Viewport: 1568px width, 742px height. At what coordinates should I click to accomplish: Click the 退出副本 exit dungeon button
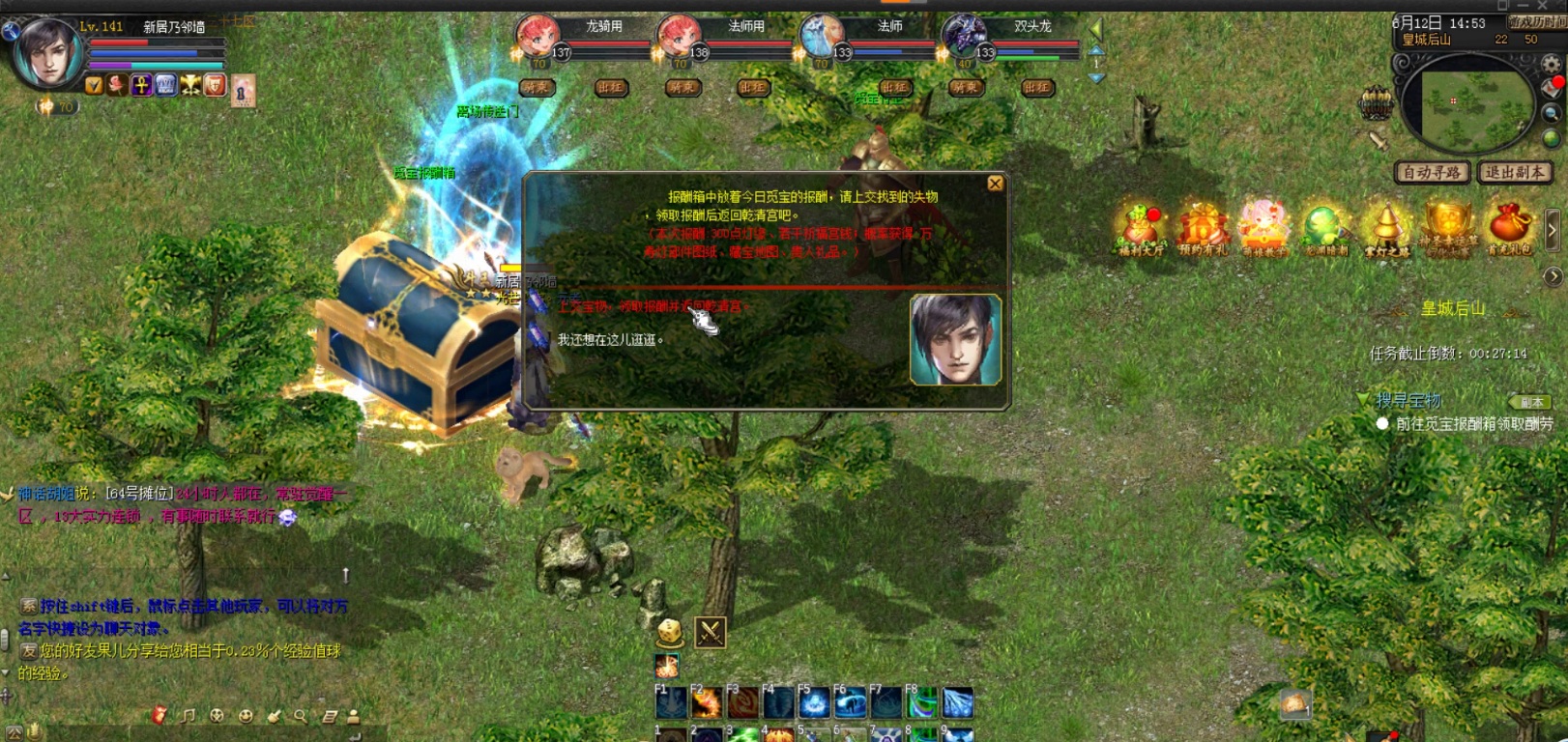click(1515, 172)
